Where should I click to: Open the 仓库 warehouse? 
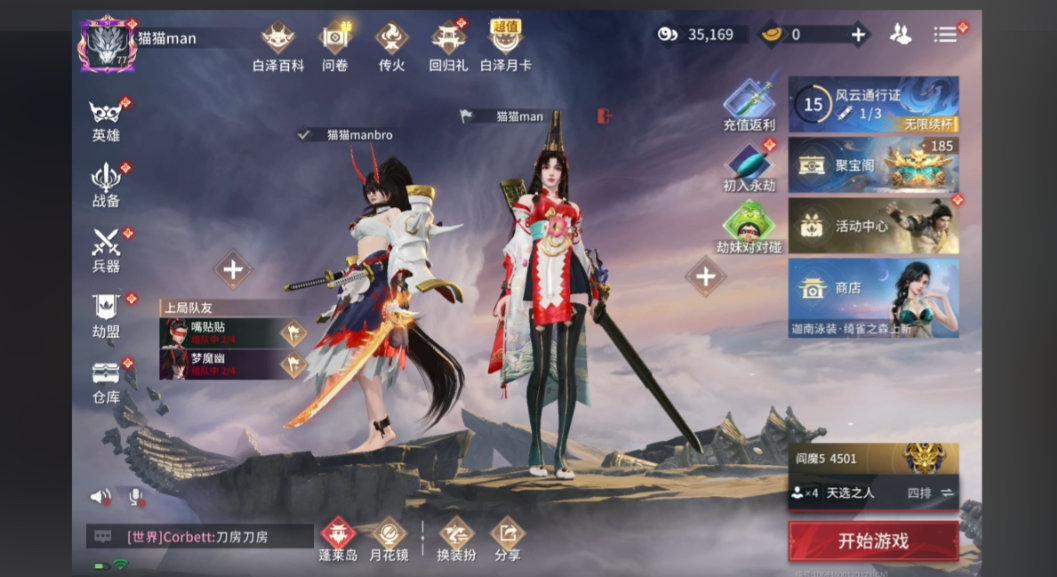click(106, 380)
